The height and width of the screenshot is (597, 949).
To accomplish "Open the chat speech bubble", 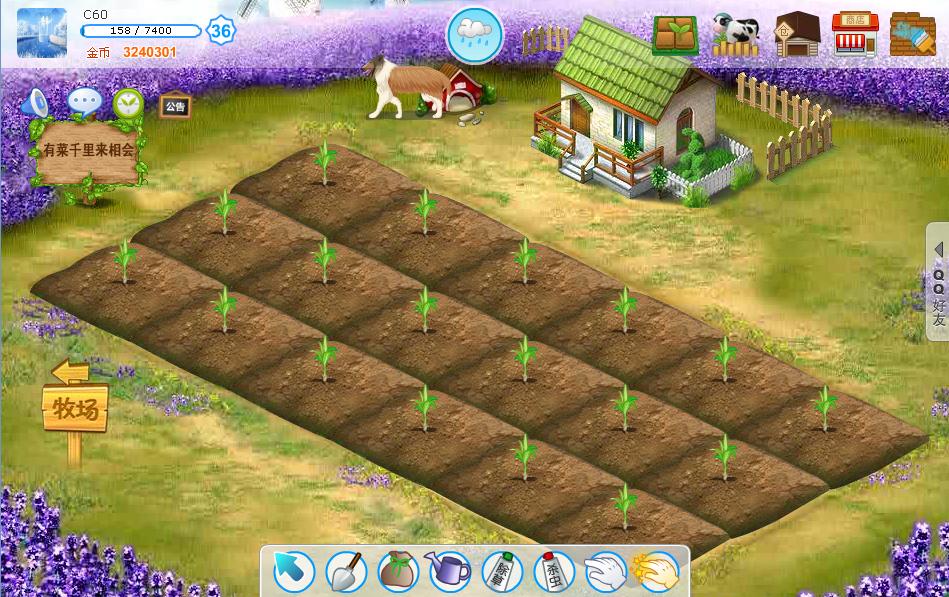I will (83, 102).
